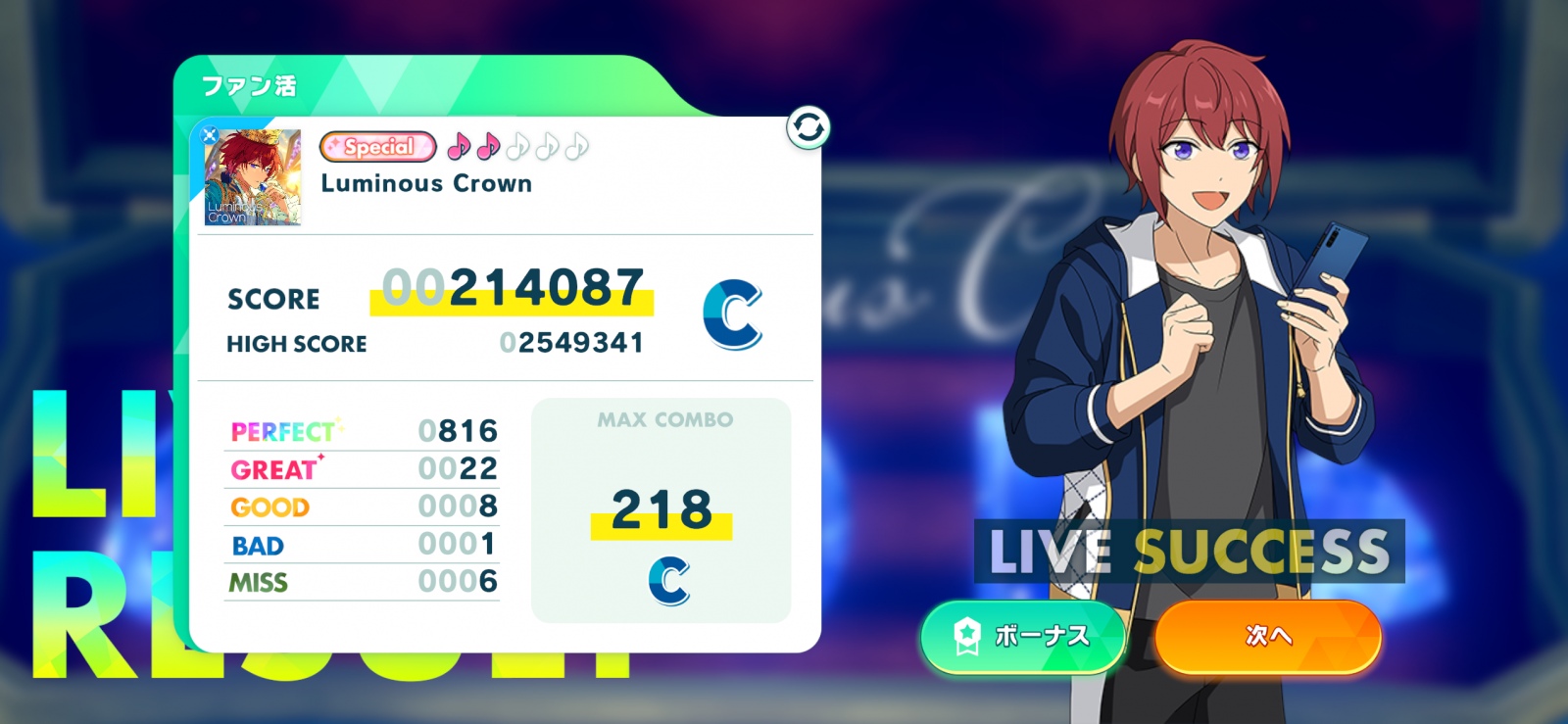Proceed with the orange 次へ button
Image resolution: width=1568 pixels, height=724 pixels.
click(x=1268, y=637)
